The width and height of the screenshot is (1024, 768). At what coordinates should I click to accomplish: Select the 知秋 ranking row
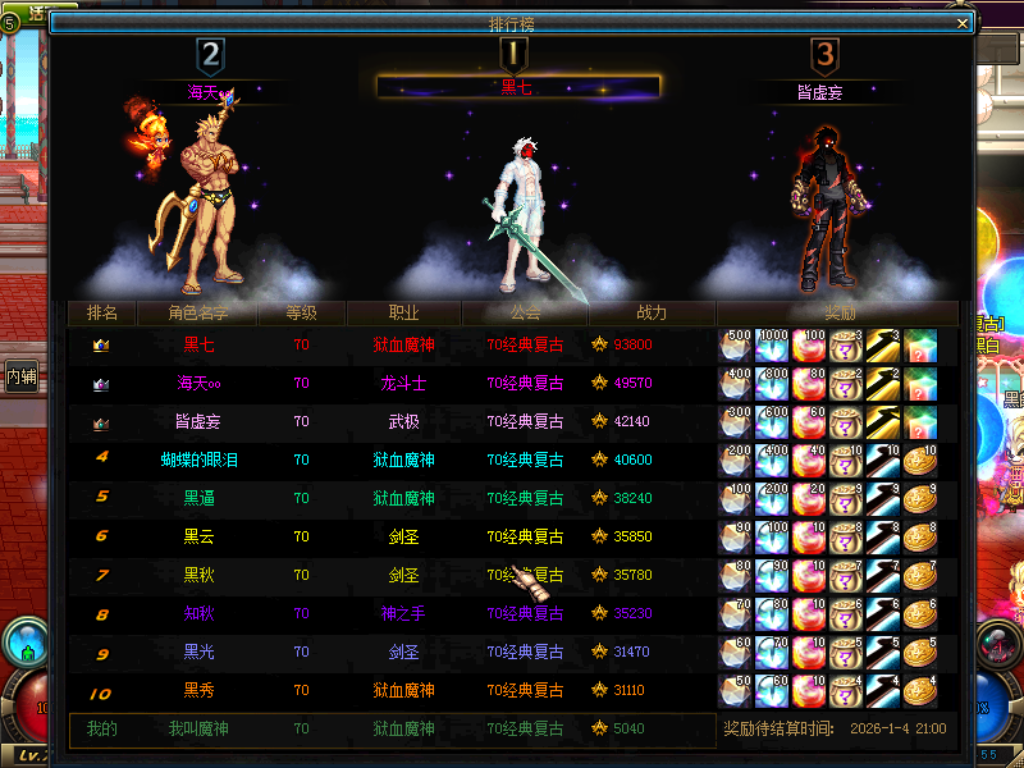199,613
